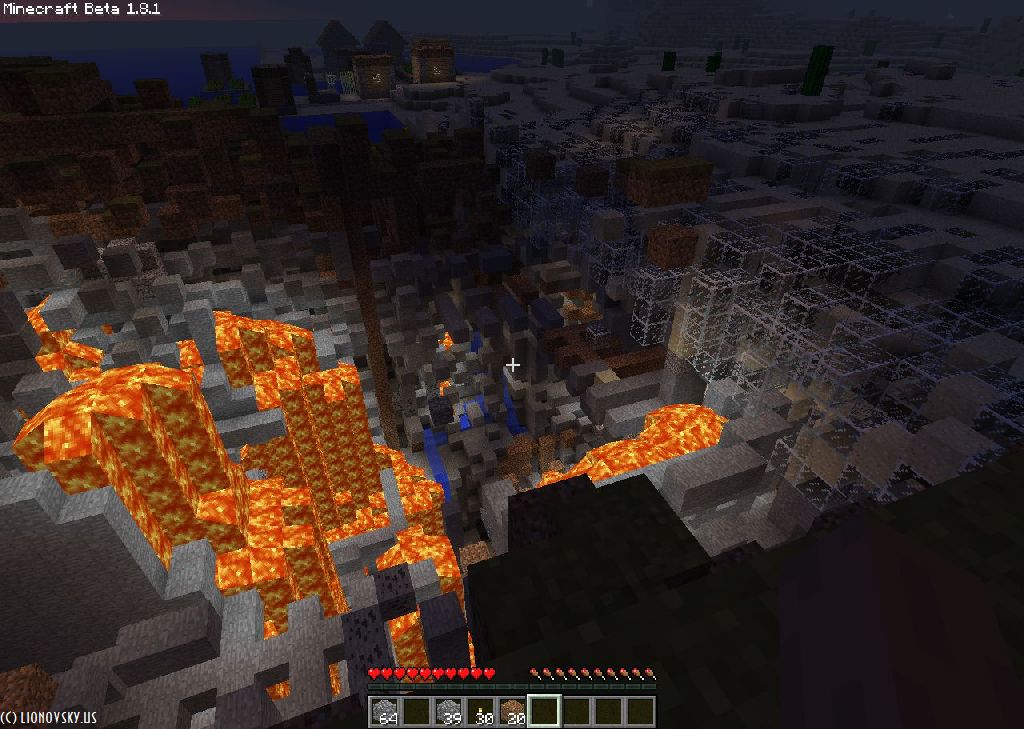The image size is (1024, 729).
Task: Choose the torch stack of 30
Action: [x=481, y=711]
